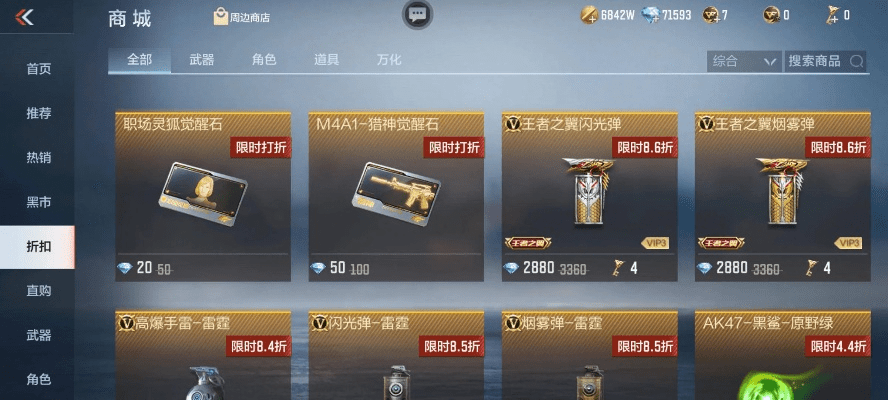The width and height of the screenshot is (888, 400).
Task: Select 首页 in the sidebar
Action: [x=38, y=69]
